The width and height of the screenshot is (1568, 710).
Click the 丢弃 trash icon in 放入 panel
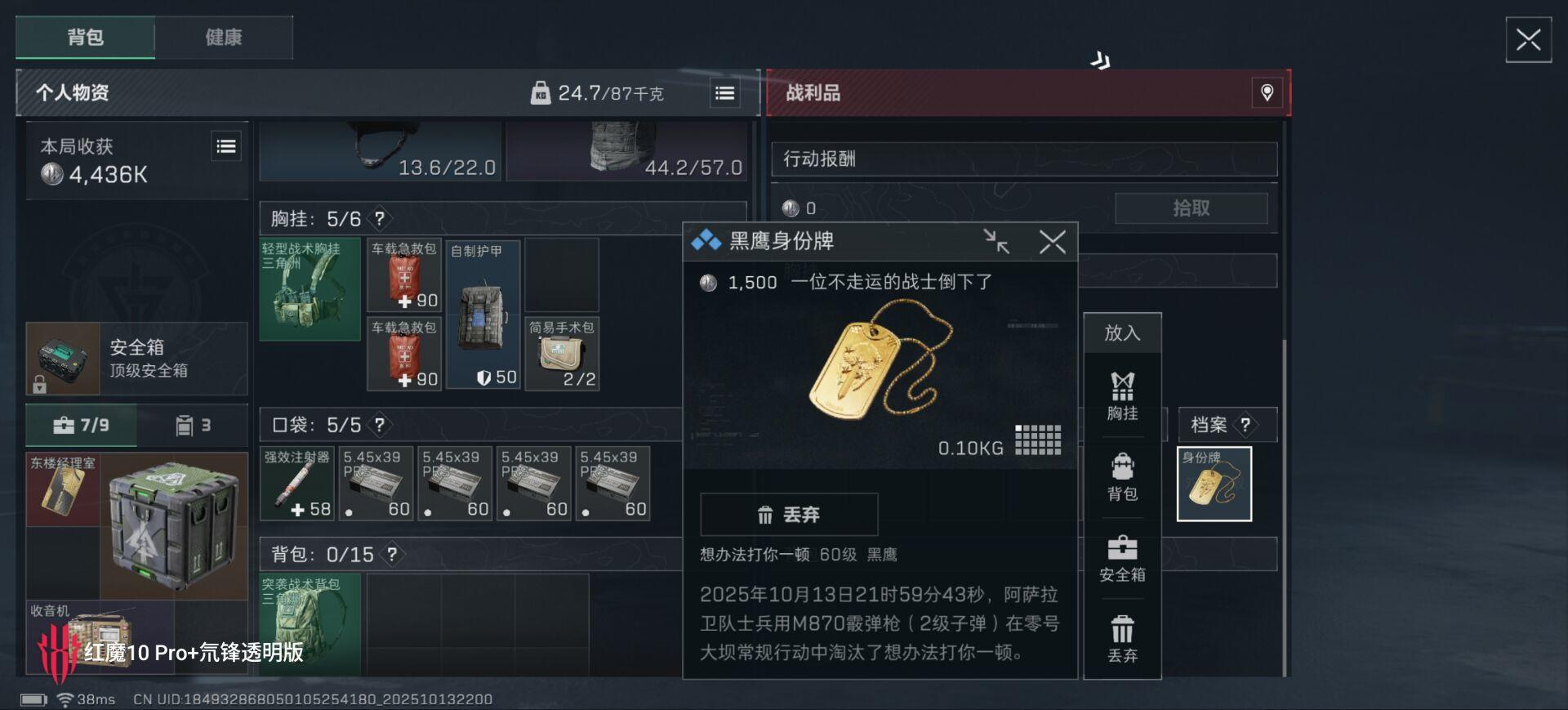tap(1123, 637)
